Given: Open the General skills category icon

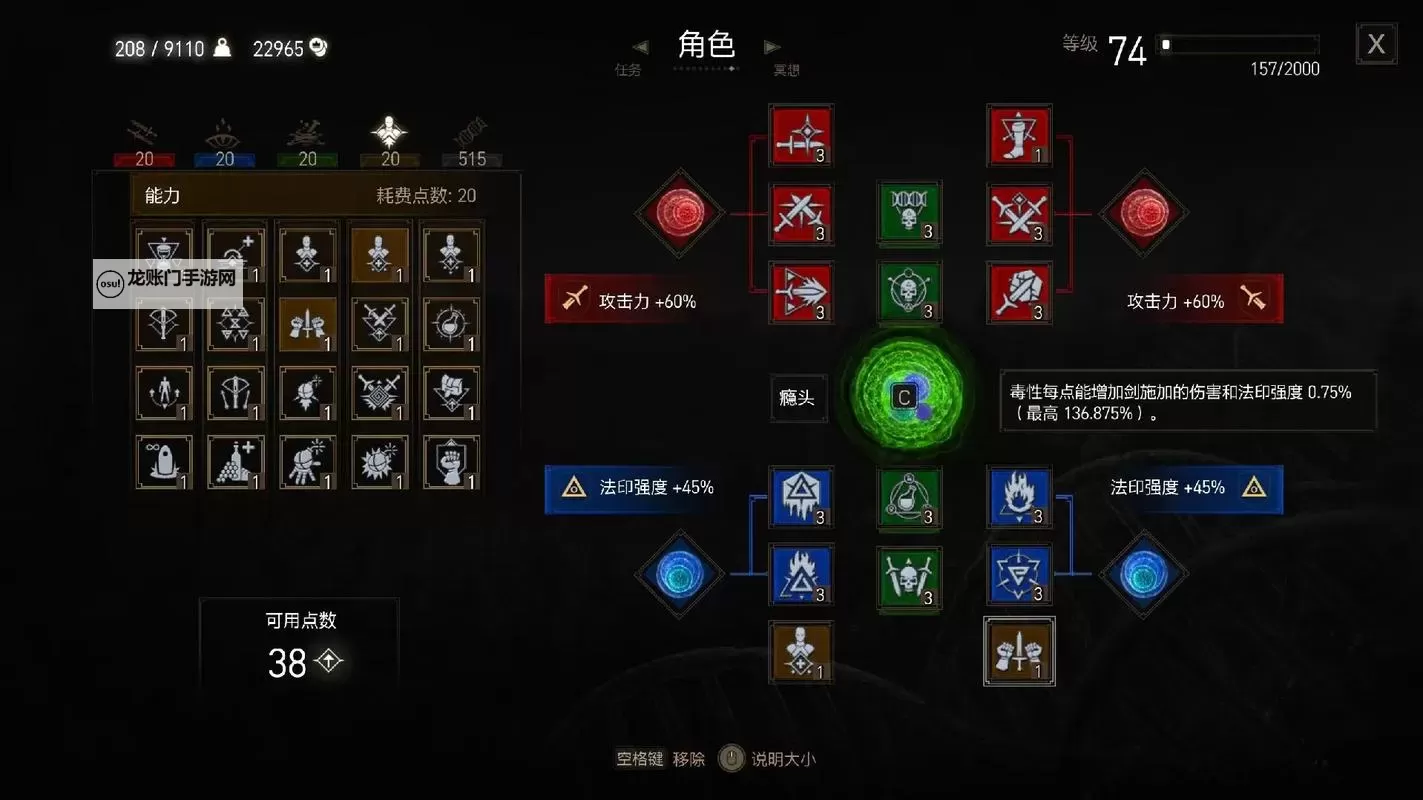Looking at the screenshot, I should [x=388, y=130].
